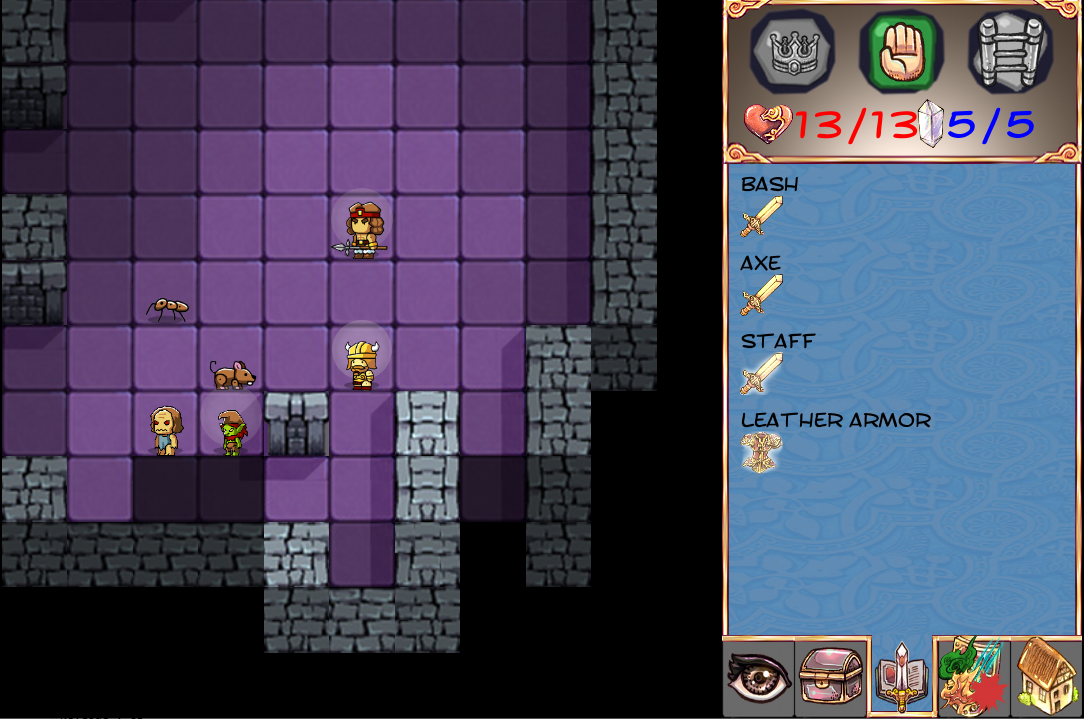Select the Staff skill icon
Viewport: 1084px width, 719px height.
pyautogui.click(x=761, y=373)
